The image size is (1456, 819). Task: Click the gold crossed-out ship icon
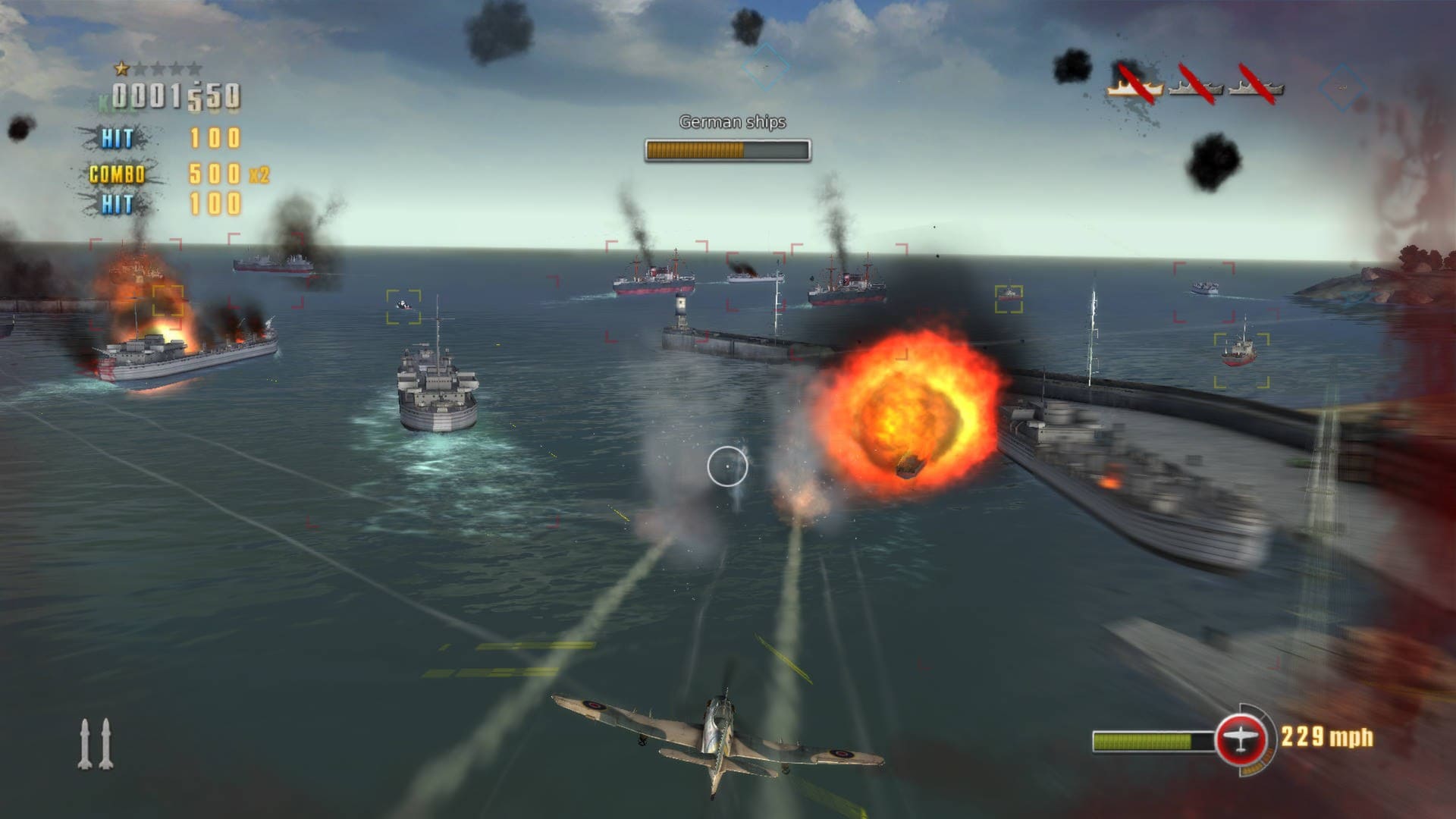pyautogui.click(x=1135, y=86)
